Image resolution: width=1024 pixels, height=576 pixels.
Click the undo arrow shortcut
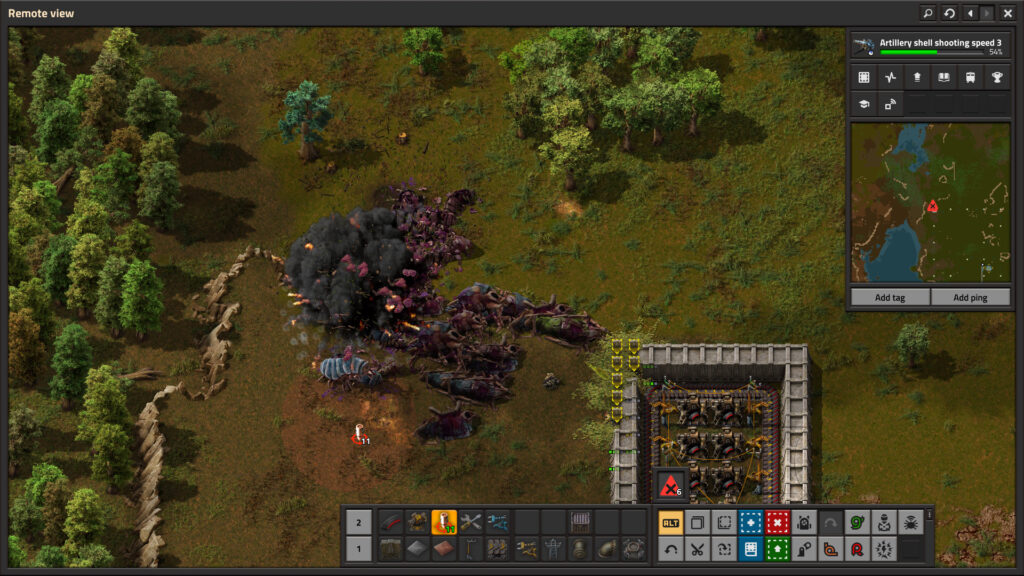pos(671,548)
